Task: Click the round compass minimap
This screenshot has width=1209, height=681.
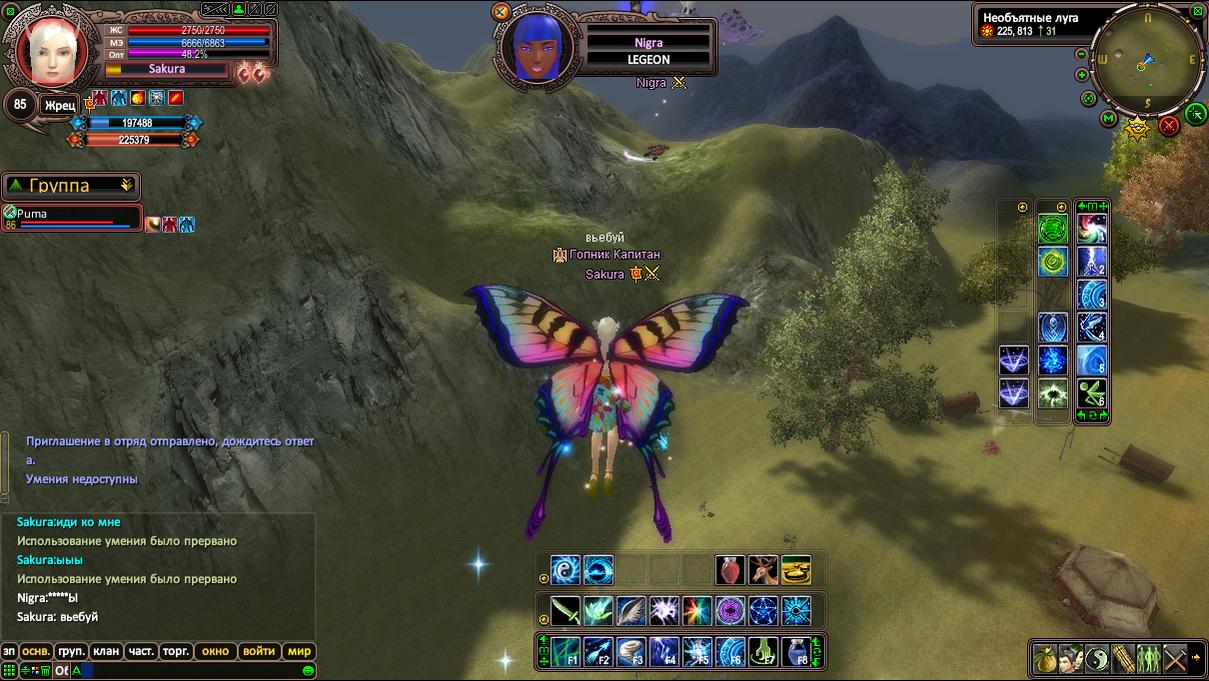Action: pyautogui.click(x=1147, y=60)
